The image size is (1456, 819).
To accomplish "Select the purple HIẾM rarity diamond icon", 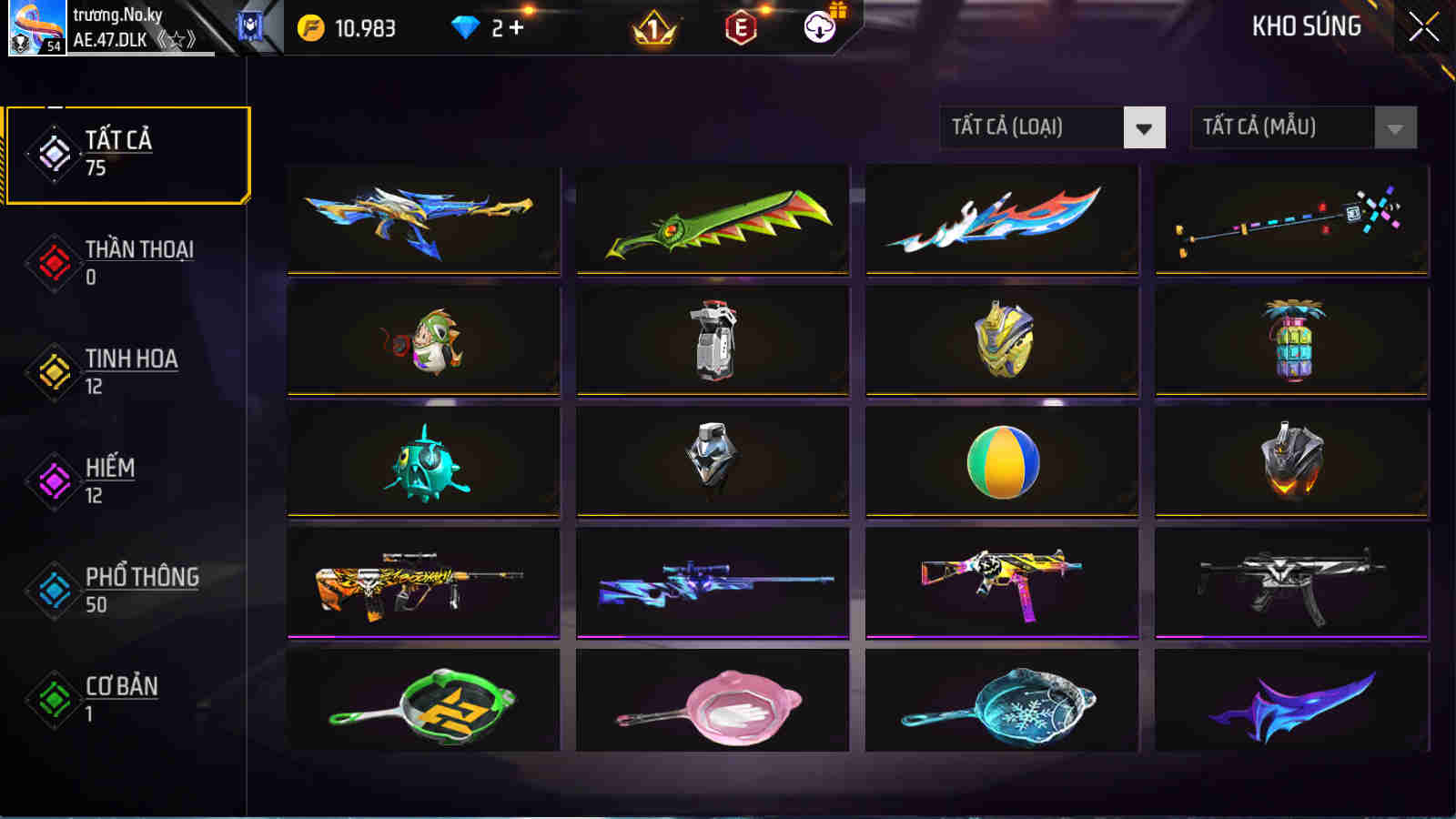I will [x=52, y=481].
